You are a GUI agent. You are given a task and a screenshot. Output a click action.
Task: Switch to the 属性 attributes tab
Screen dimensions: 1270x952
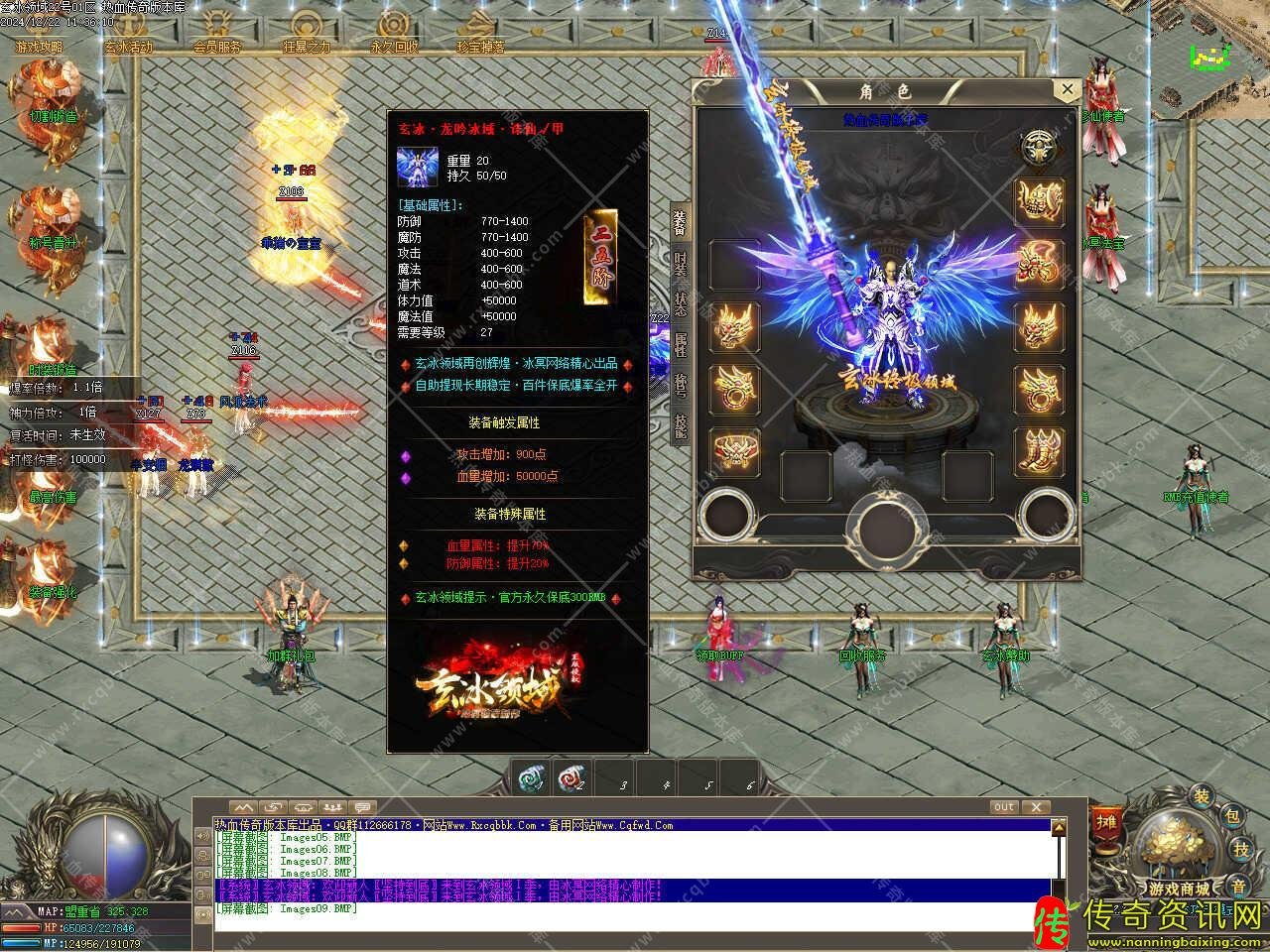680,344
